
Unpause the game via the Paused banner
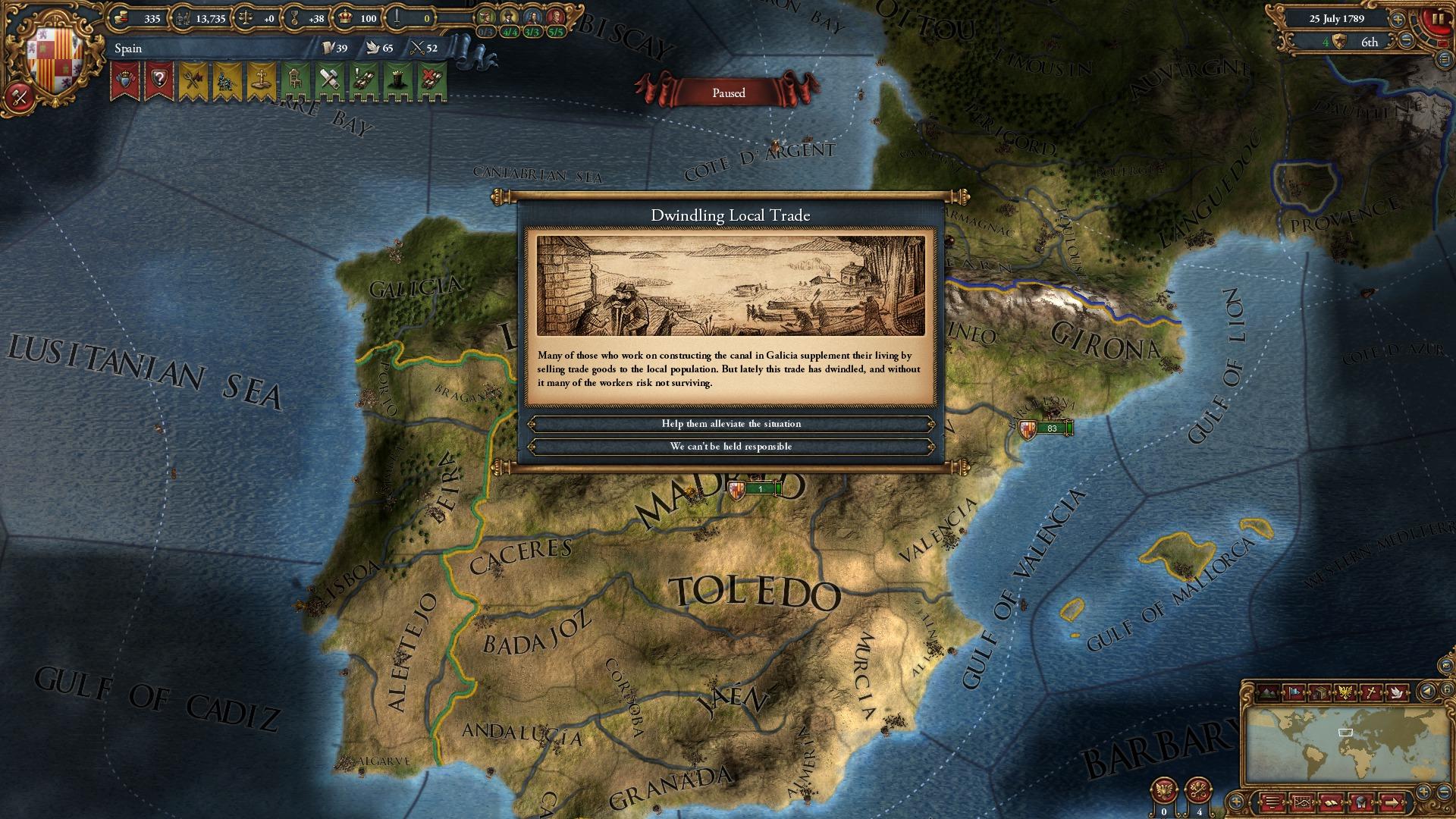[x=728, y=93]
